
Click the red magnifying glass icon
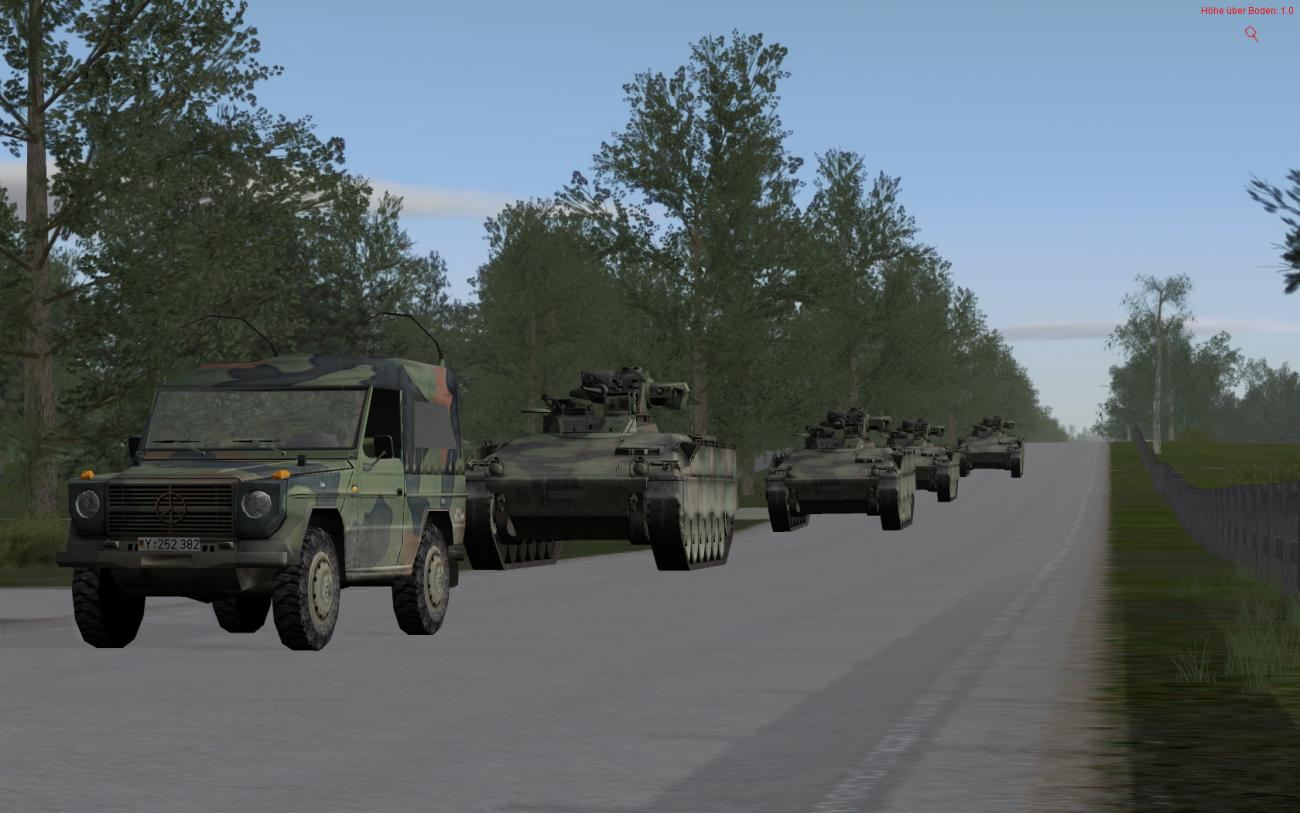[1251, 34]
